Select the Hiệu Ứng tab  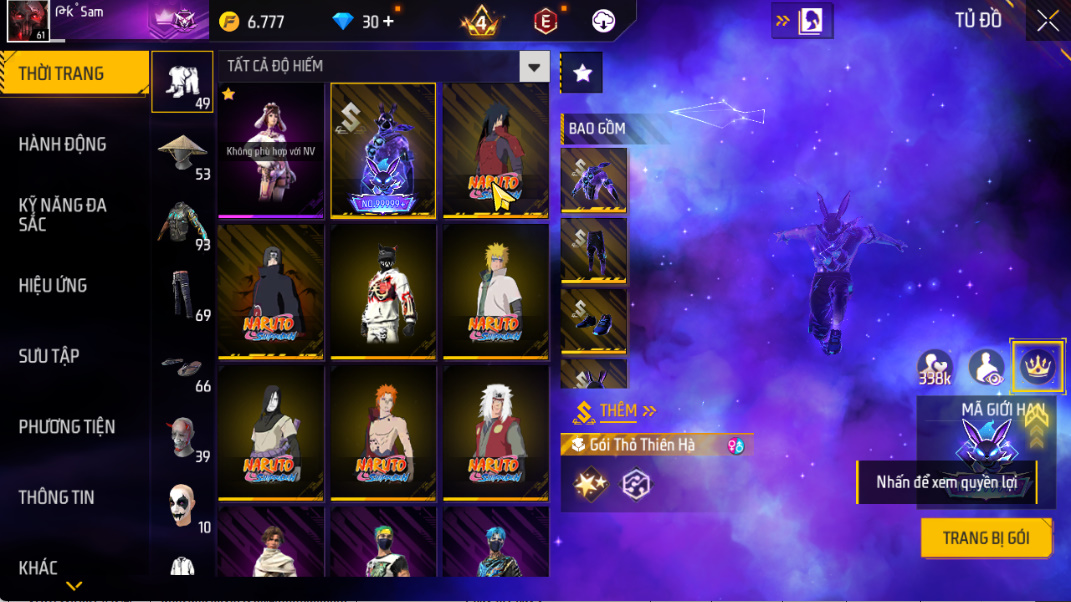[53, 285]
